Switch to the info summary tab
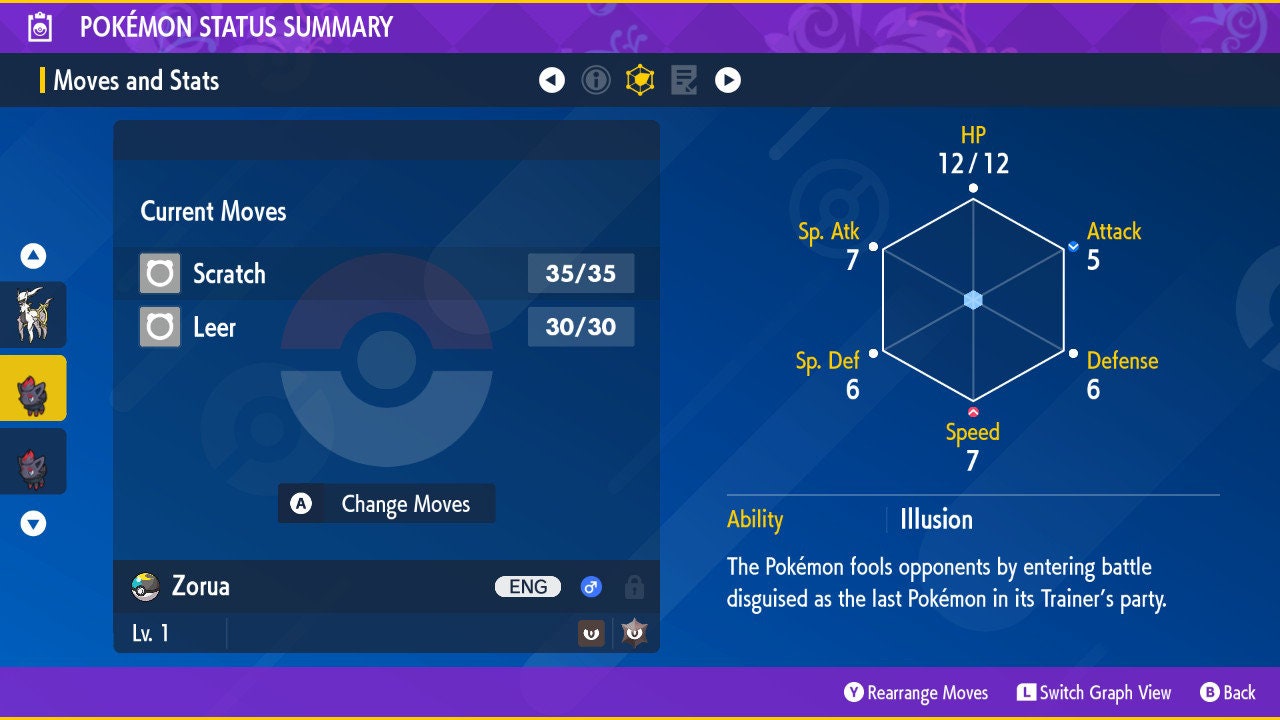1280x720 pixels. pyautogui.click(x=596, y=80)
